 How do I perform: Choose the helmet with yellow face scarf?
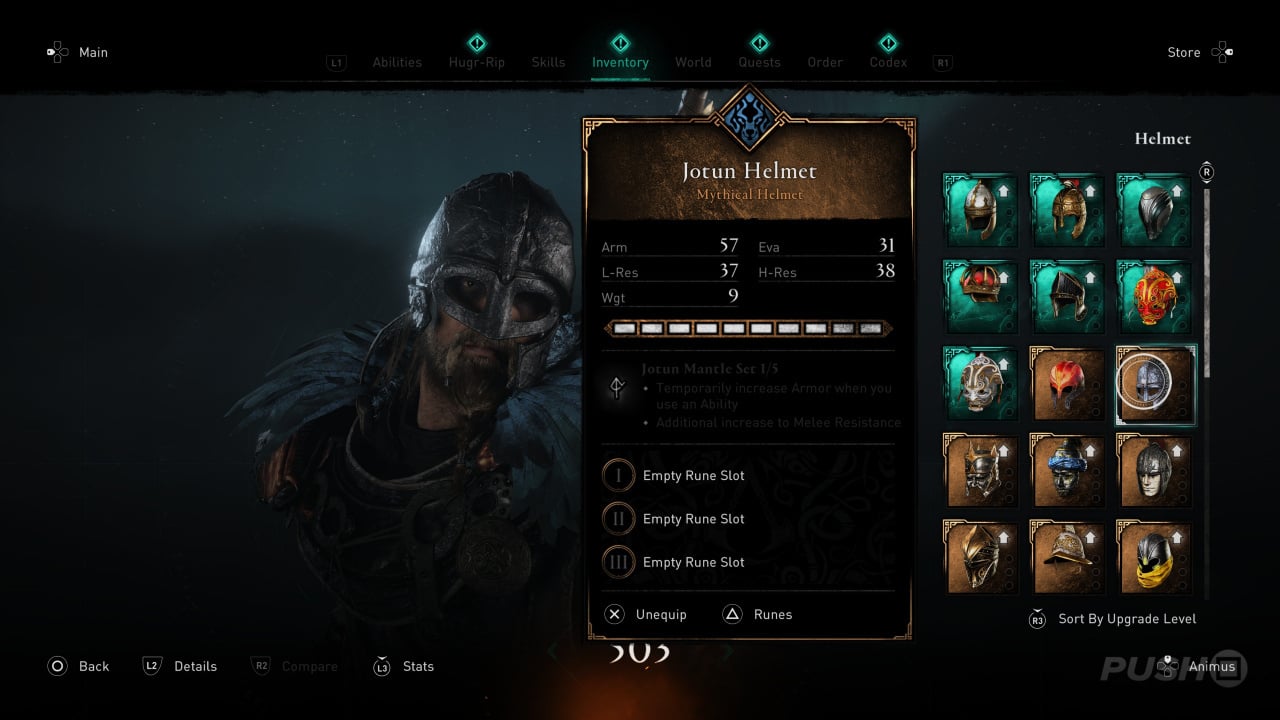(x=1155, y=559)
